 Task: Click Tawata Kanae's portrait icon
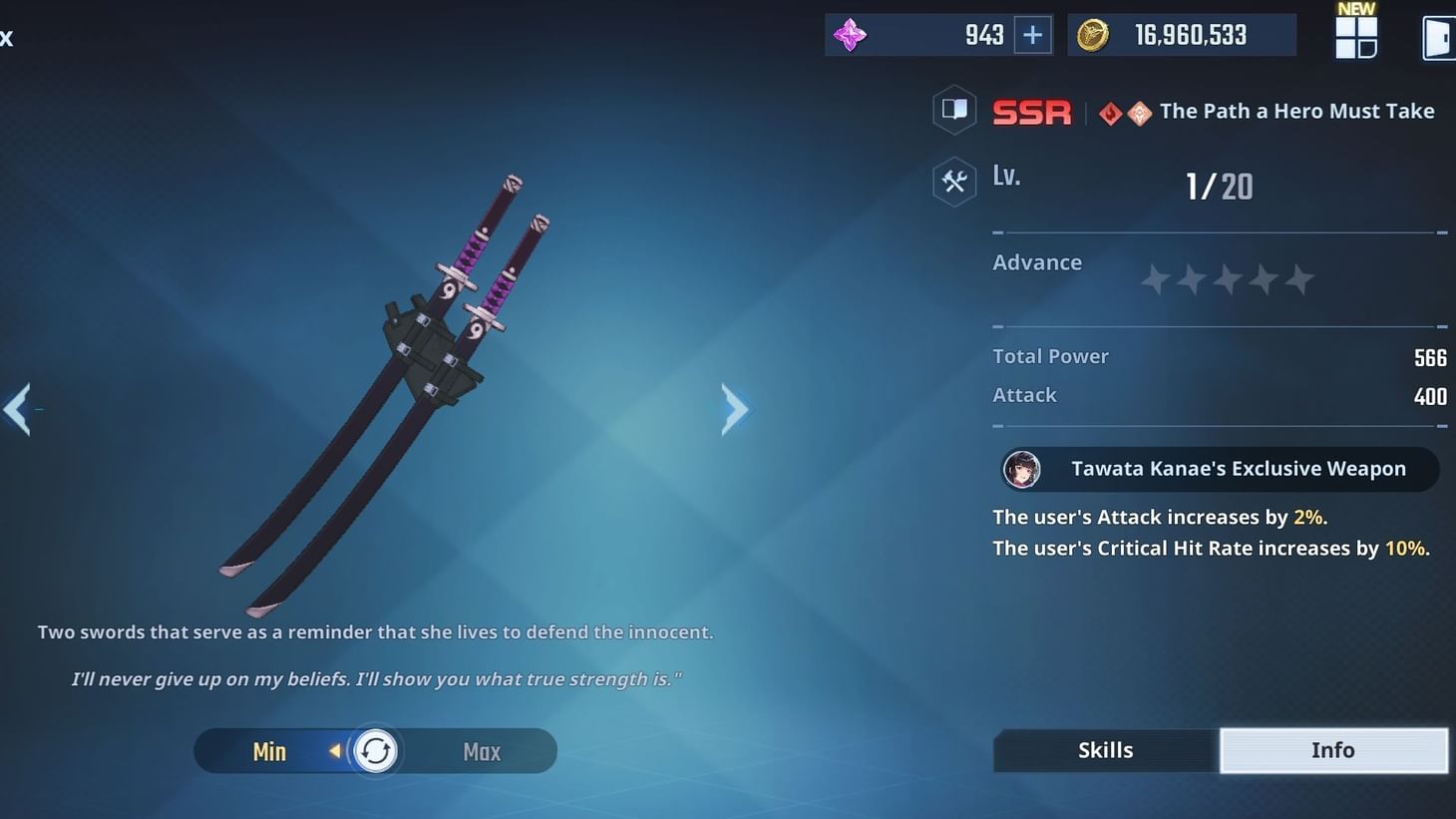(1021, 469)
